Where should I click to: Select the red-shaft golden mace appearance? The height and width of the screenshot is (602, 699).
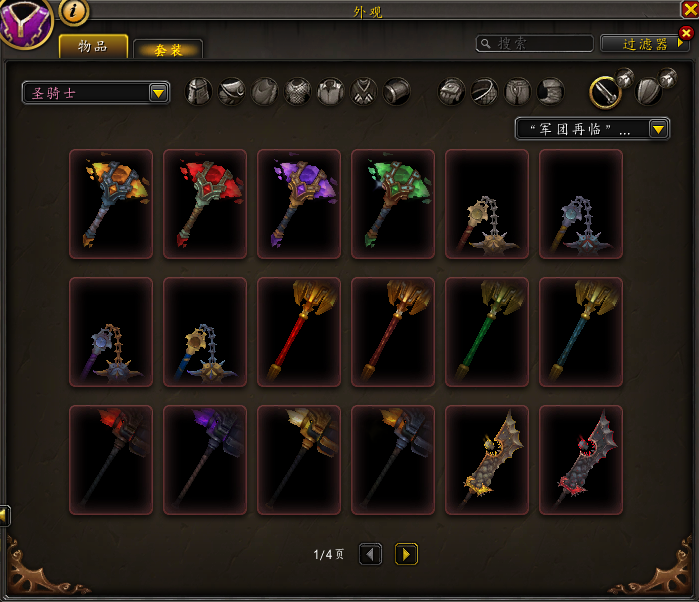click(x=299, y=332)
